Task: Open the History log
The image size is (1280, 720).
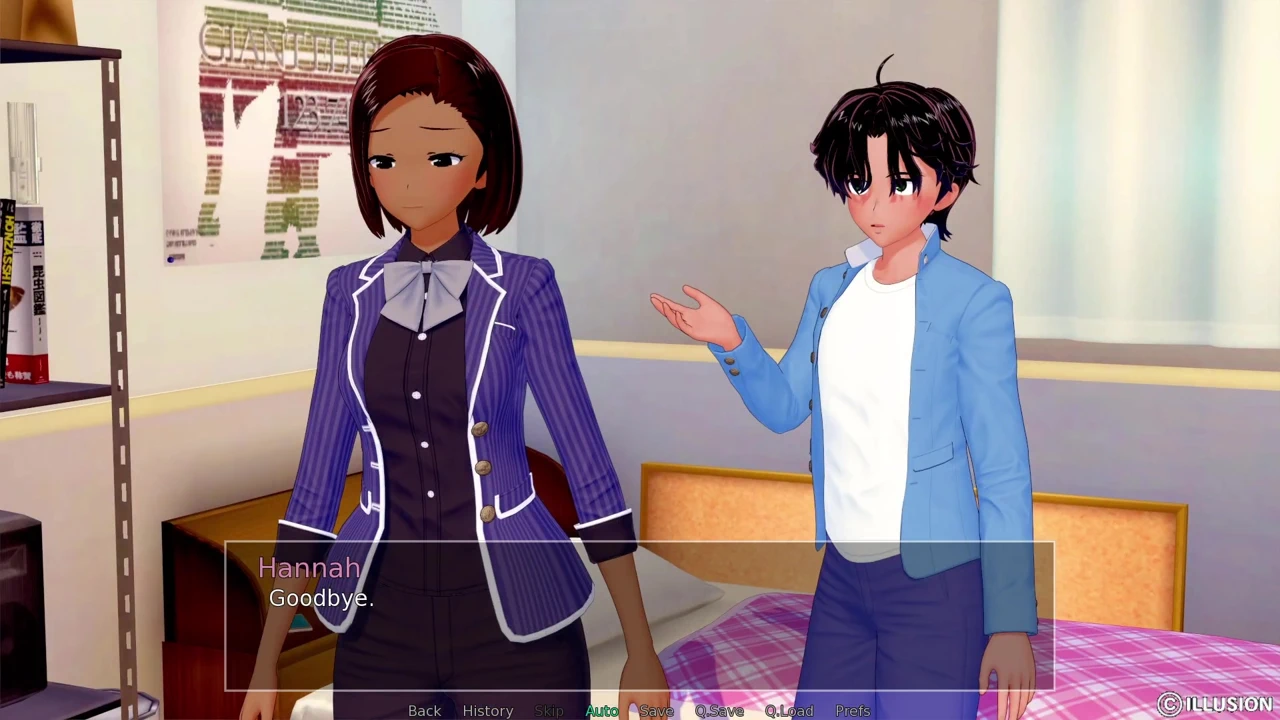Action: [487, 710]
